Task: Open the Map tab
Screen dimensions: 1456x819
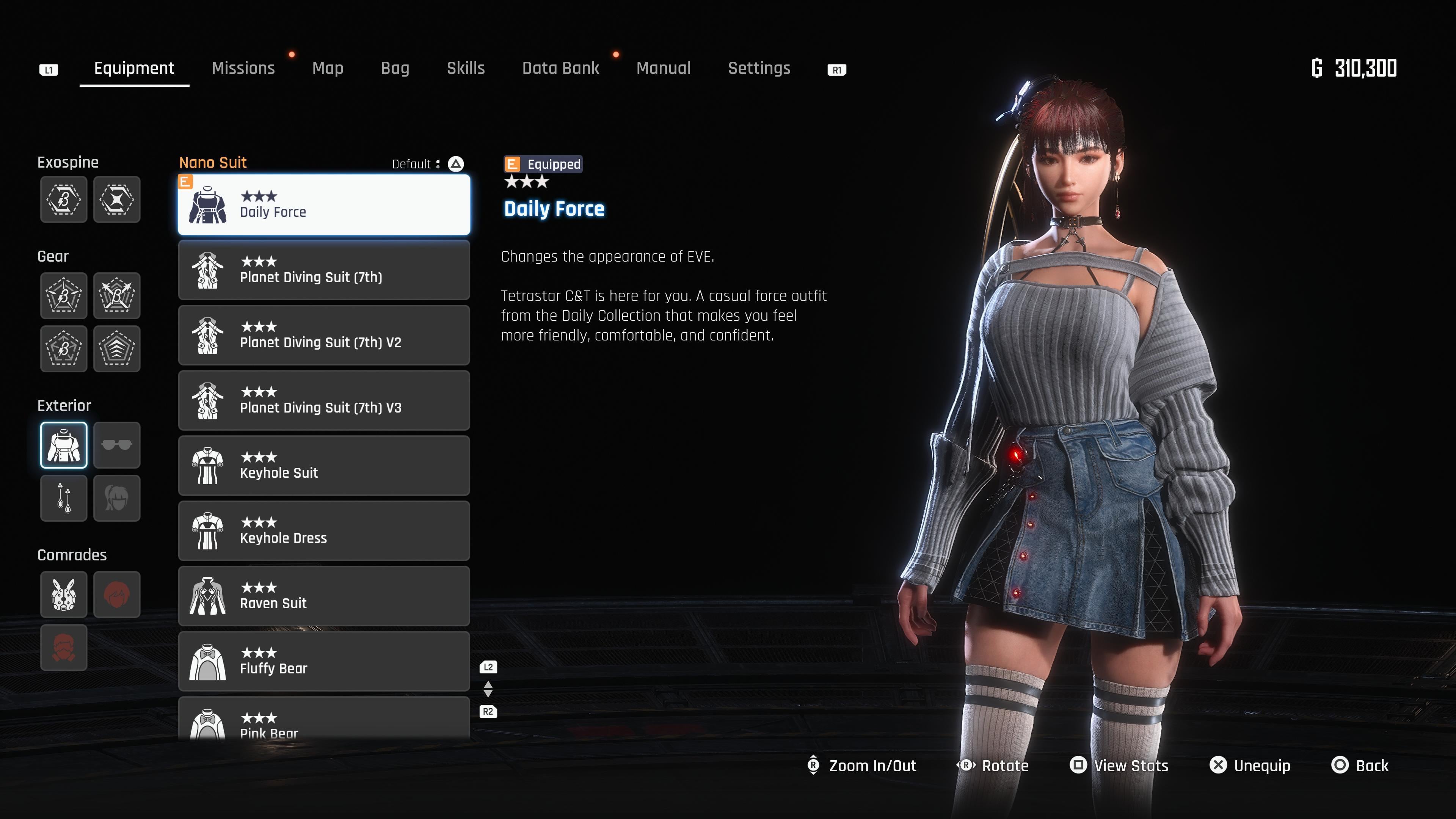Action: pos(328,68)
